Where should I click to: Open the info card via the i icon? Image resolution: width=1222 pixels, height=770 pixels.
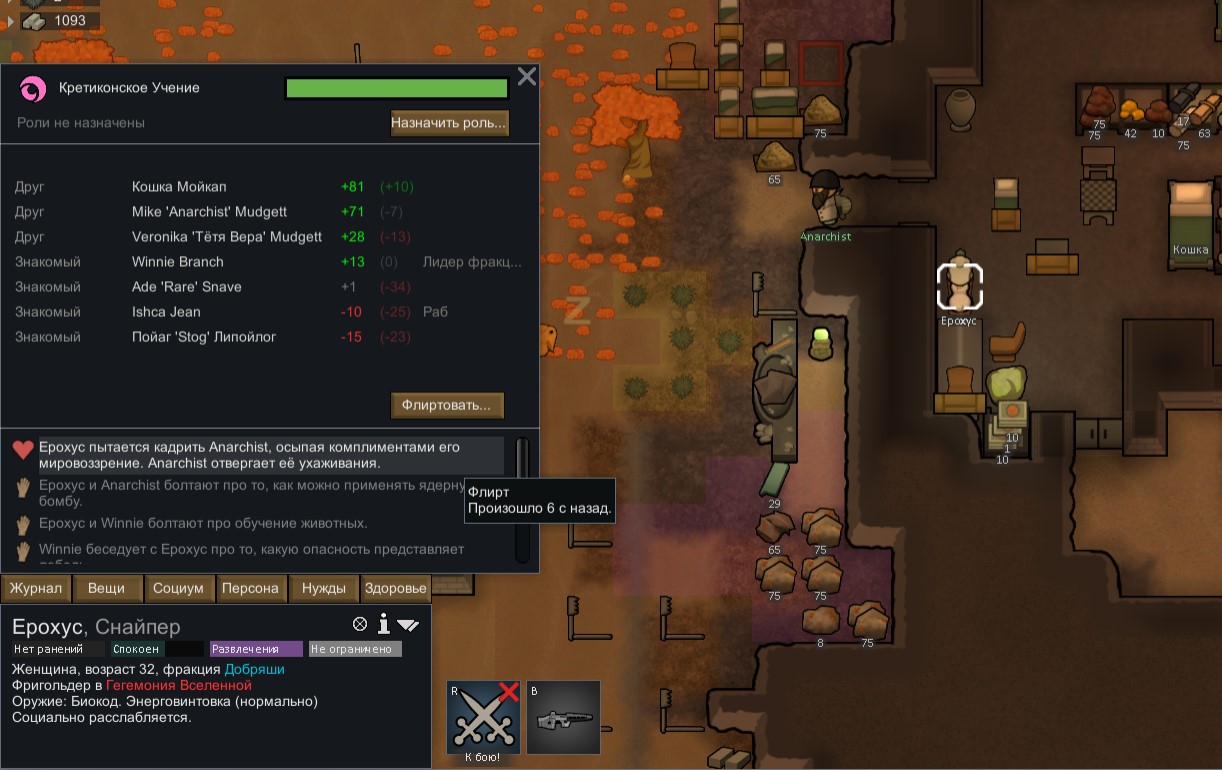coord(383,625)
